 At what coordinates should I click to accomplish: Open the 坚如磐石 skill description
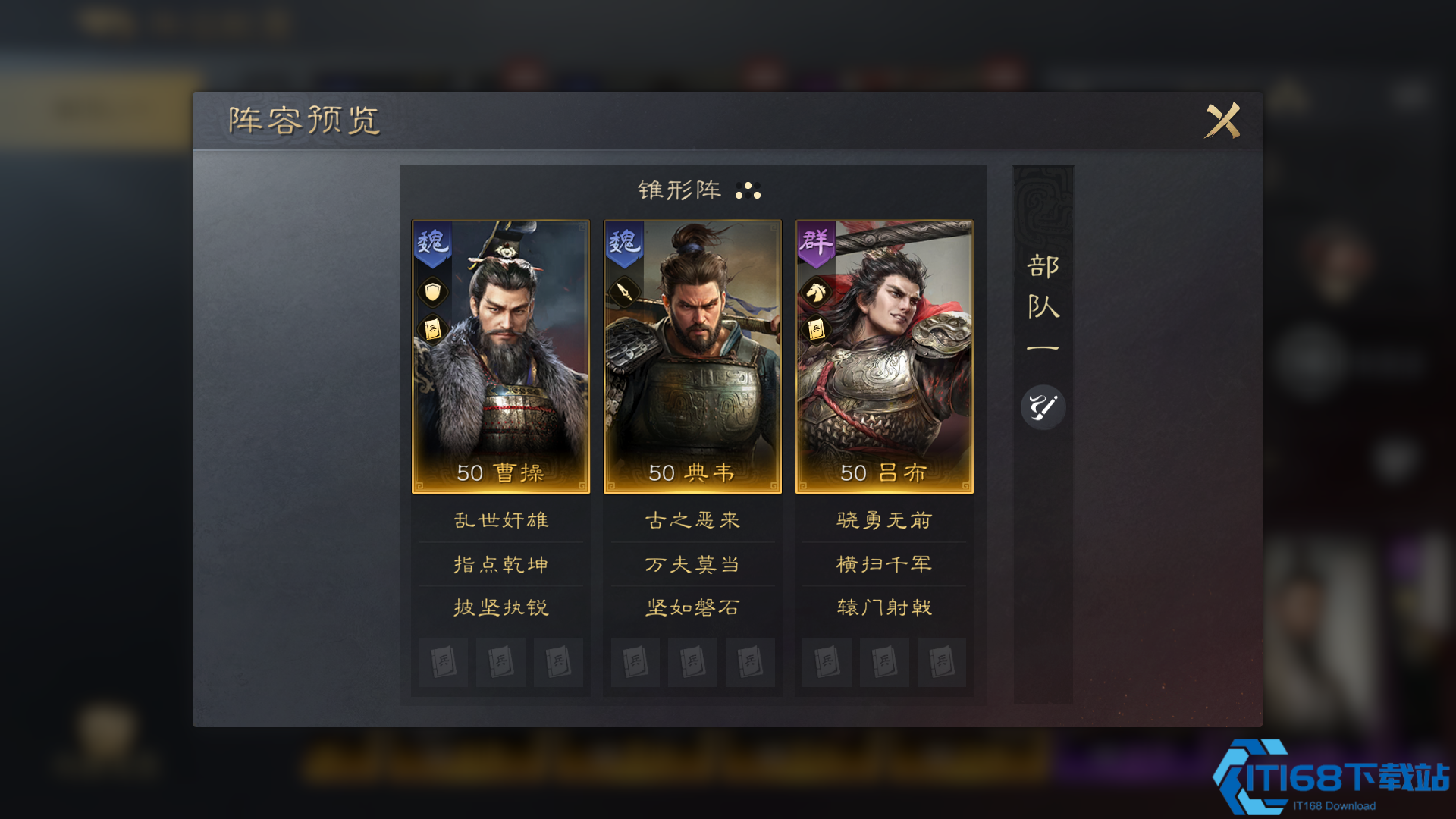(x=692, y=607)
